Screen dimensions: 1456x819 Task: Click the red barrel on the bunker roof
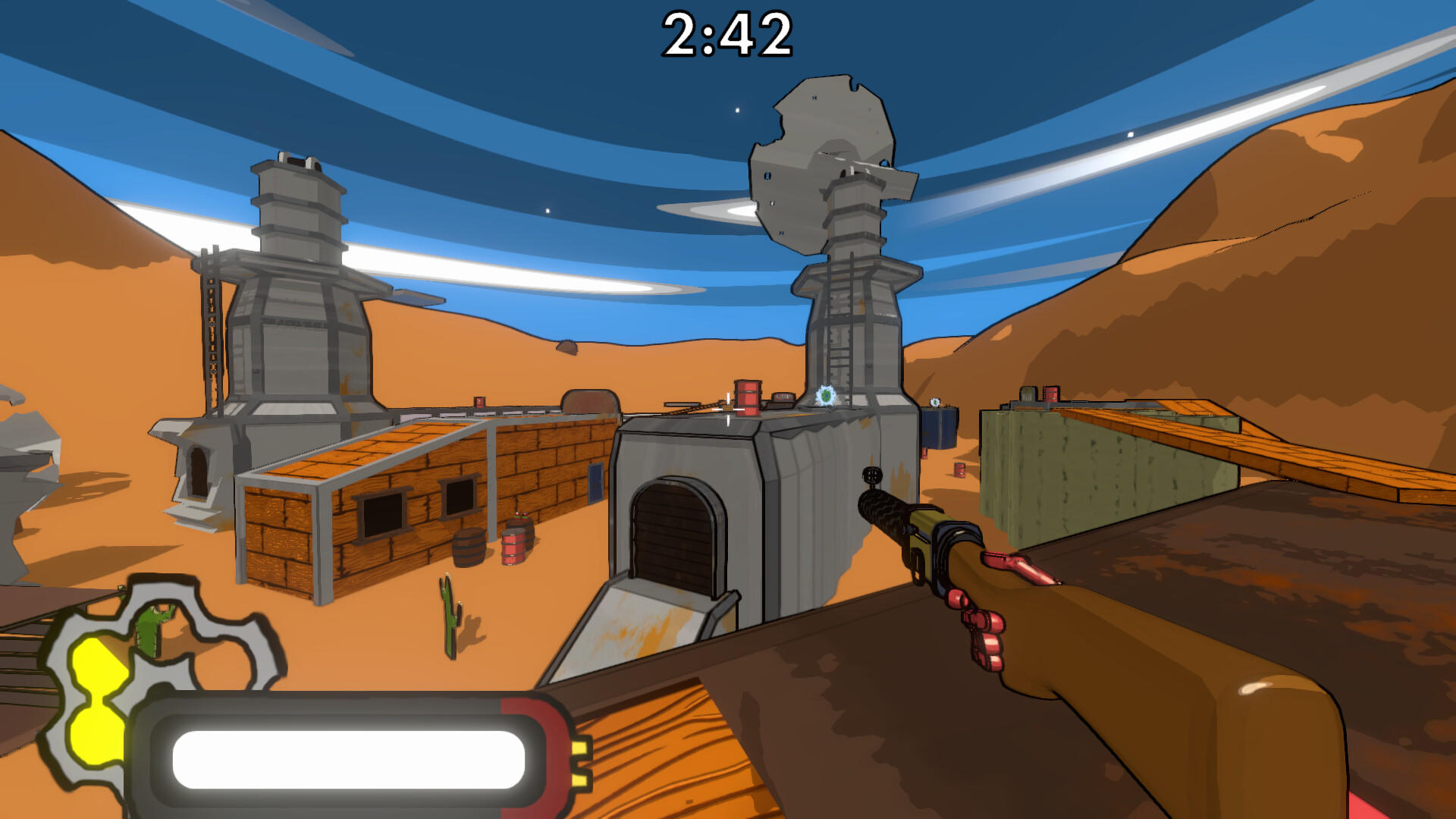tap(746, 397)
